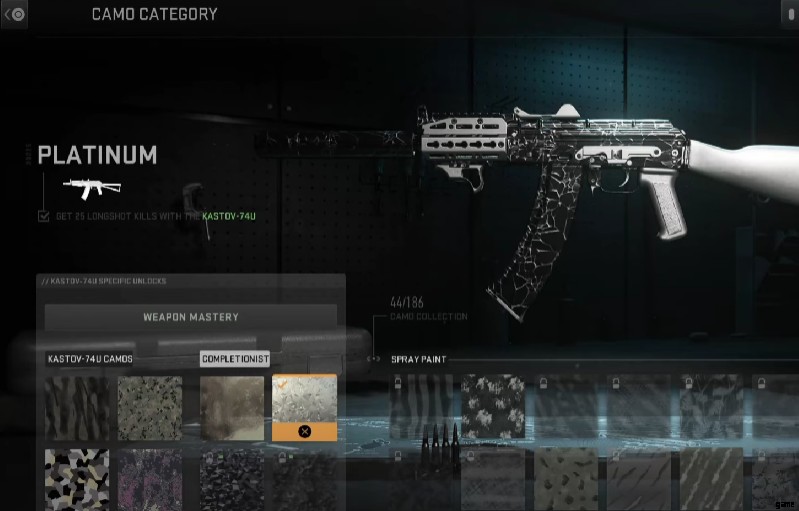The image size is (799, 511).
Task: Choose the pale diagonal streak camo tile
Action: pyautogui.click(x=712, y=479)
